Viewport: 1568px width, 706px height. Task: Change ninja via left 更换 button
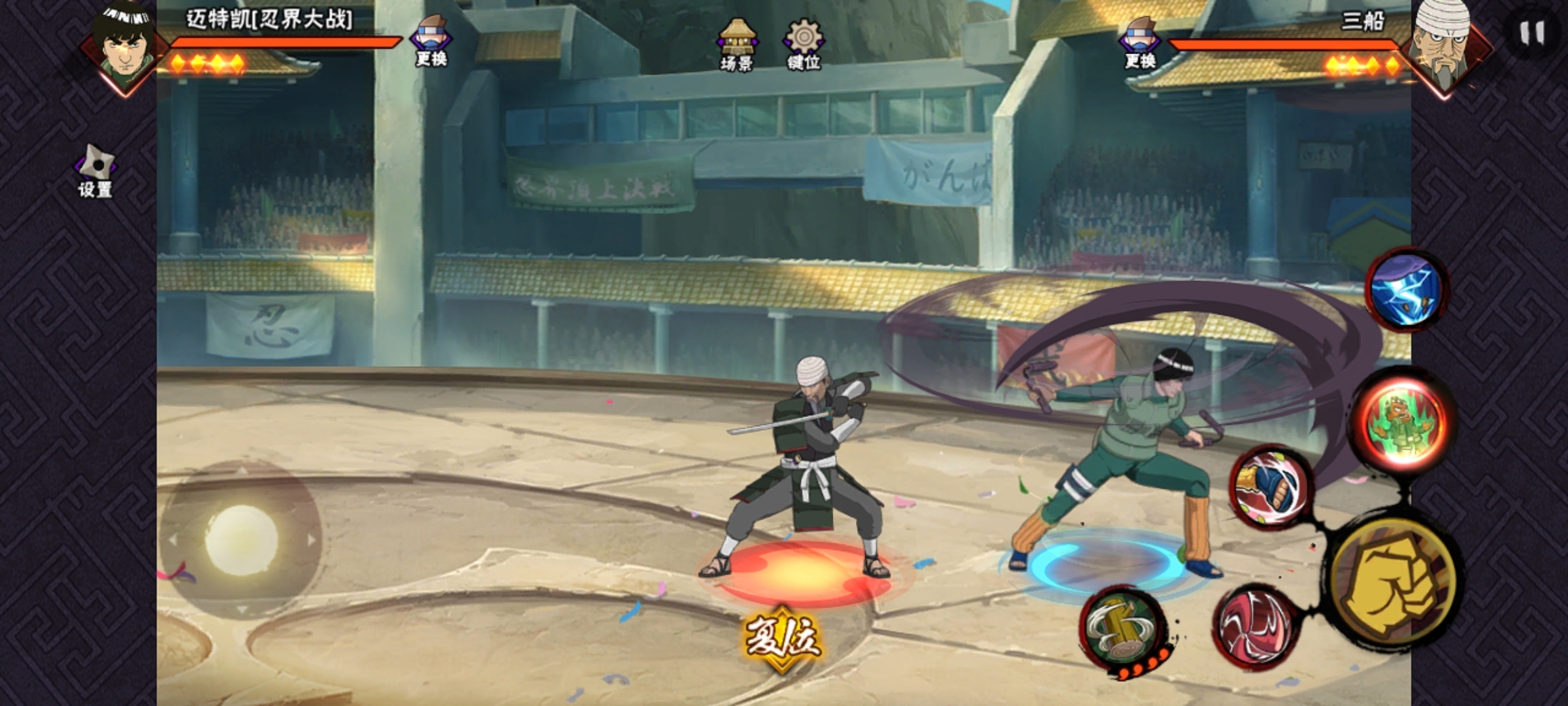(x=431, y=42)
